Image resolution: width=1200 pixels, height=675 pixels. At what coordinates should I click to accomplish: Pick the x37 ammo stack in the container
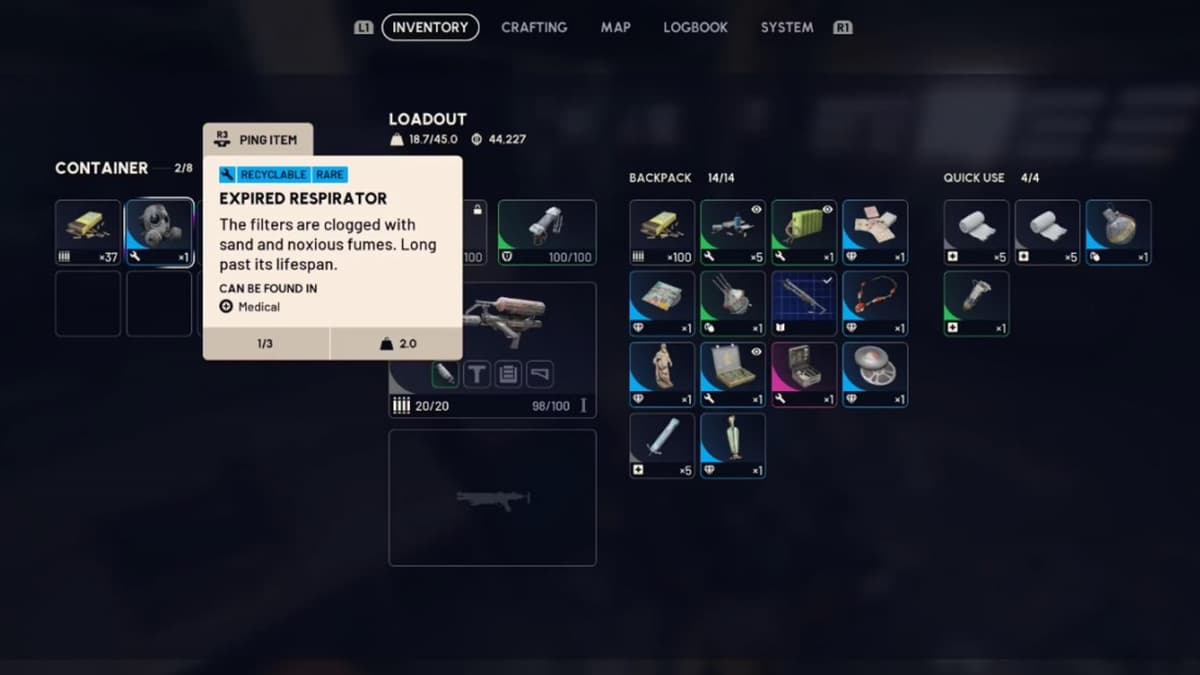click(88, 232)
